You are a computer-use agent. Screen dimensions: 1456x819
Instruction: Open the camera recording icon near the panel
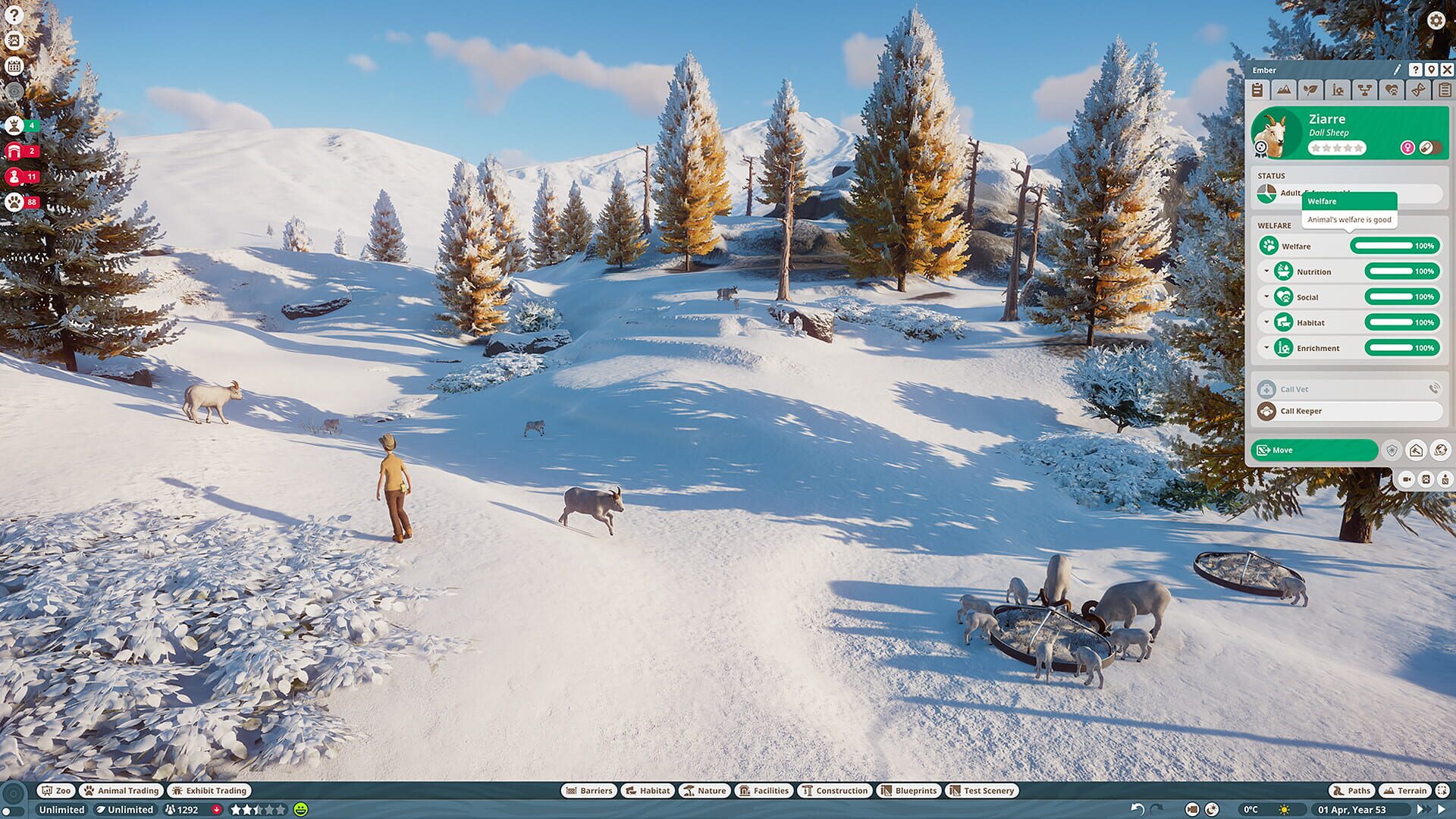(x=1408, y=481)
